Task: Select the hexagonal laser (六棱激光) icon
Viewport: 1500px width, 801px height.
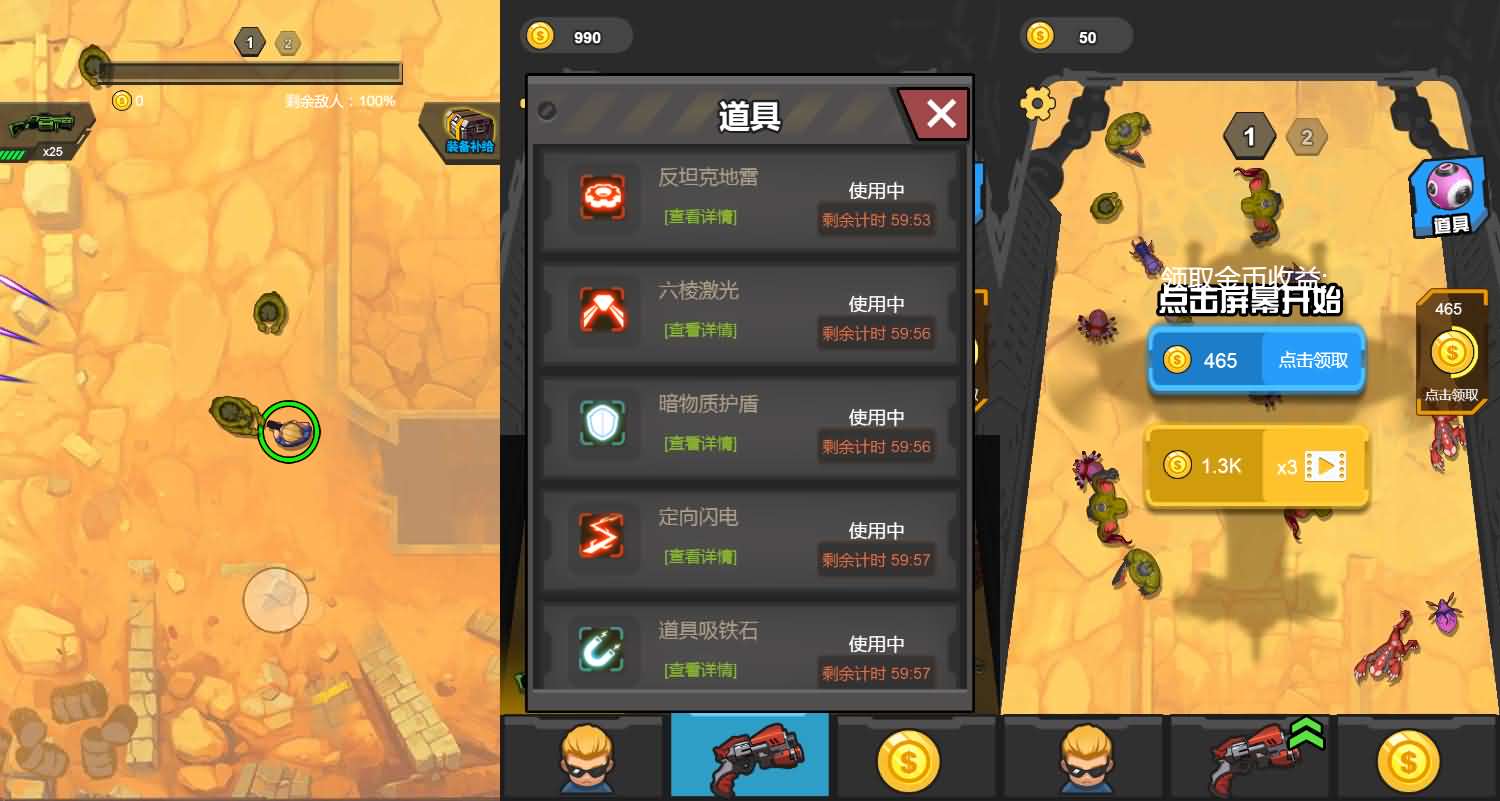Action: [601, 310]
